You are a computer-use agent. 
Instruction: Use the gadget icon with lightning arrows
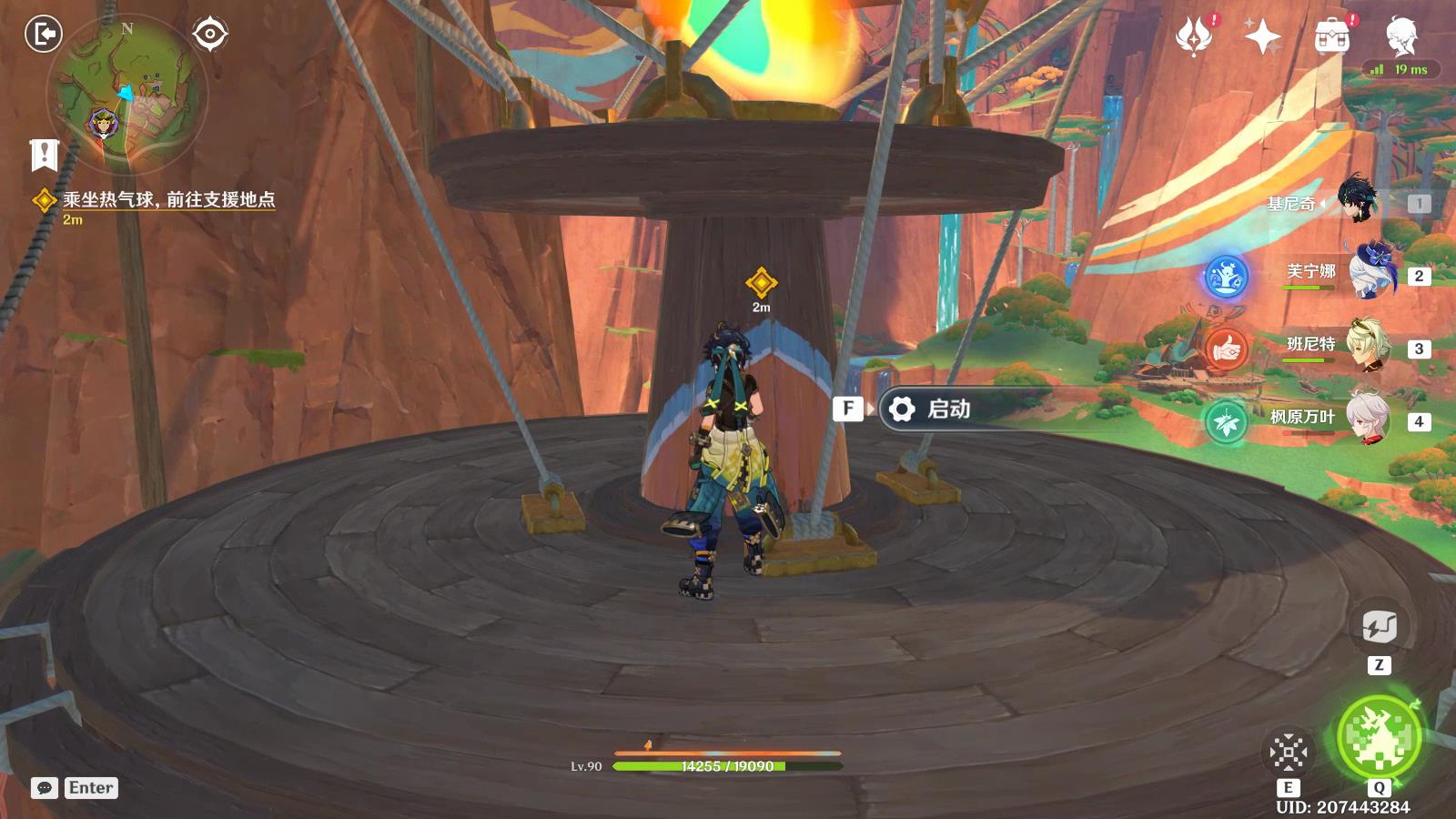point(1379,627)
